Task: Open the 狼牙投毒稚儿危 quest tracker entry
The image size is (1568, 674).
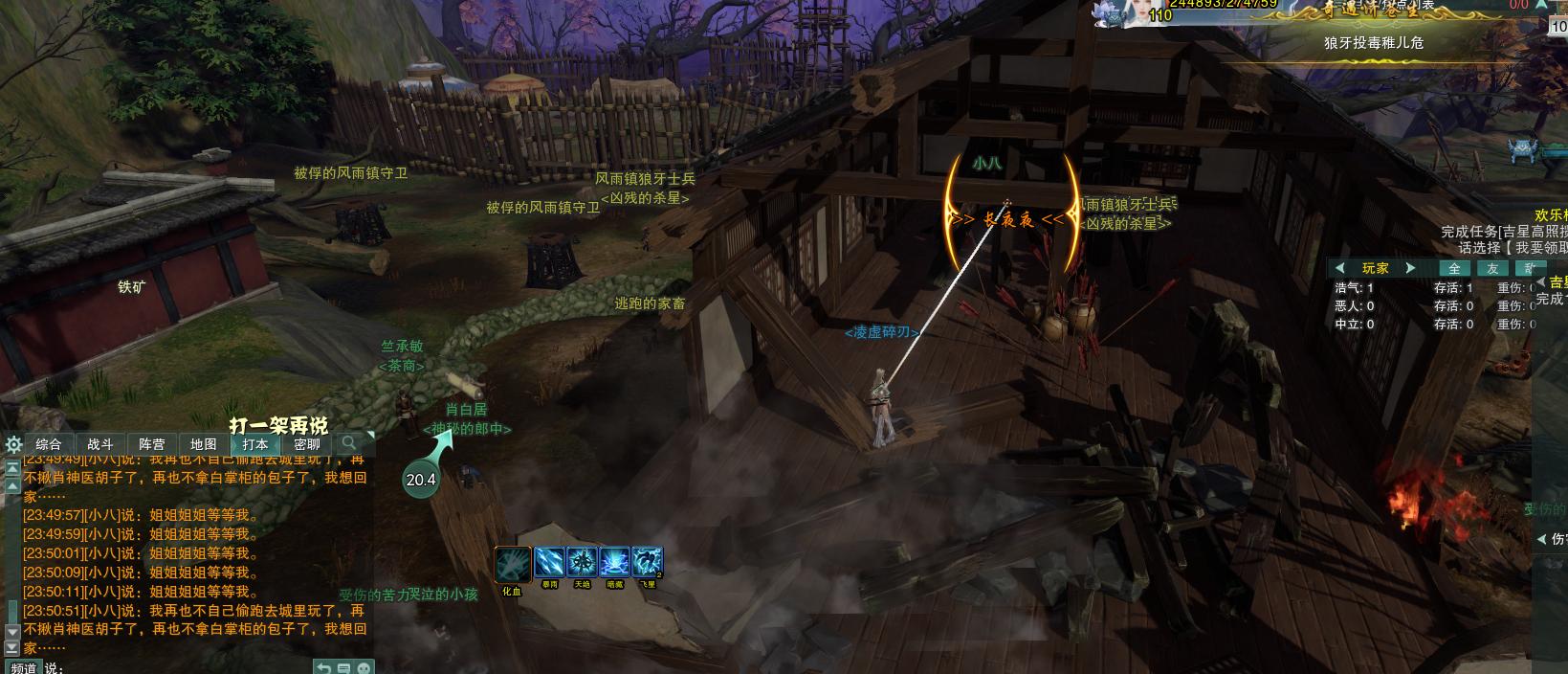Action: click(x=1373, y=43)
